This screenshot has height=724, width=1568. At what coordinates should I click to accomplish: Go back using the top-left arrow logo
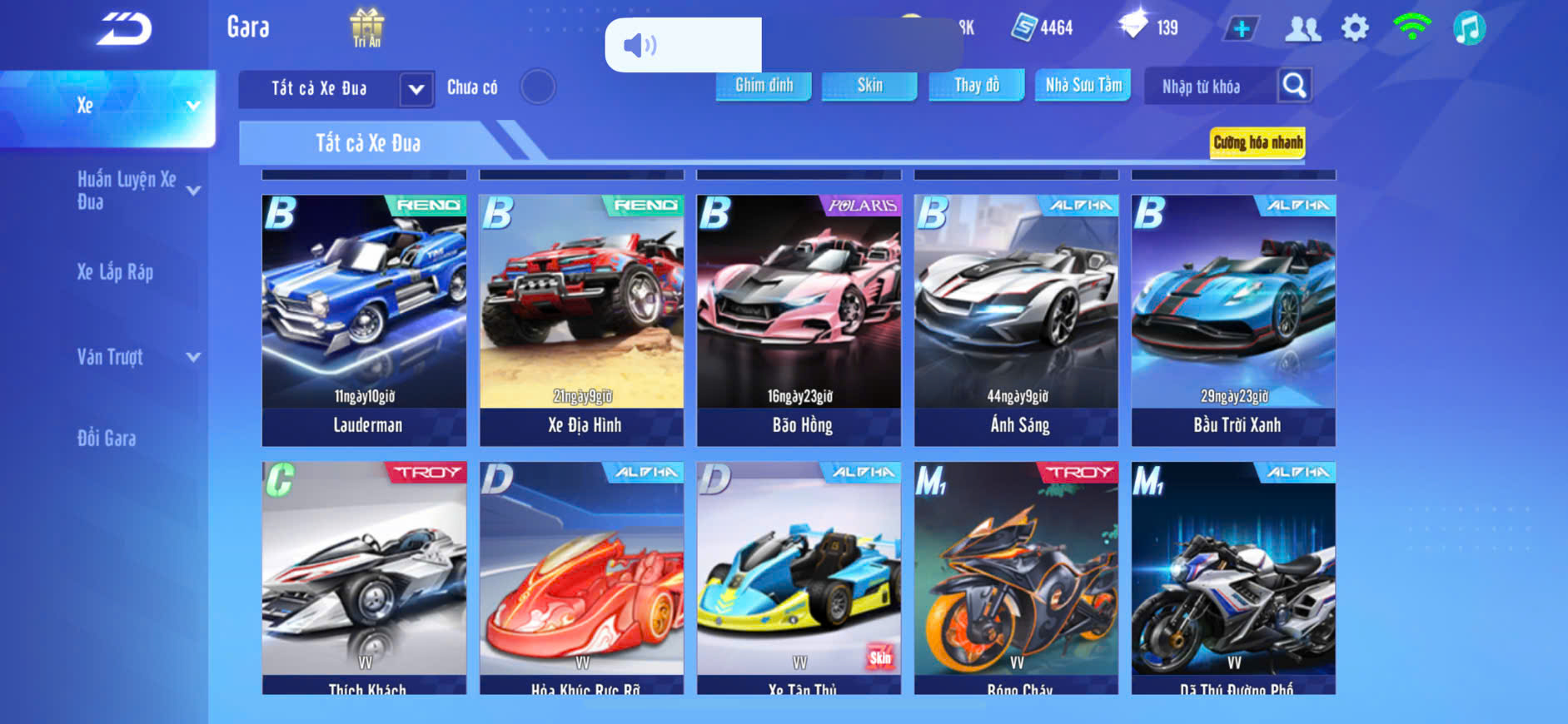click(x=124, y=29)
